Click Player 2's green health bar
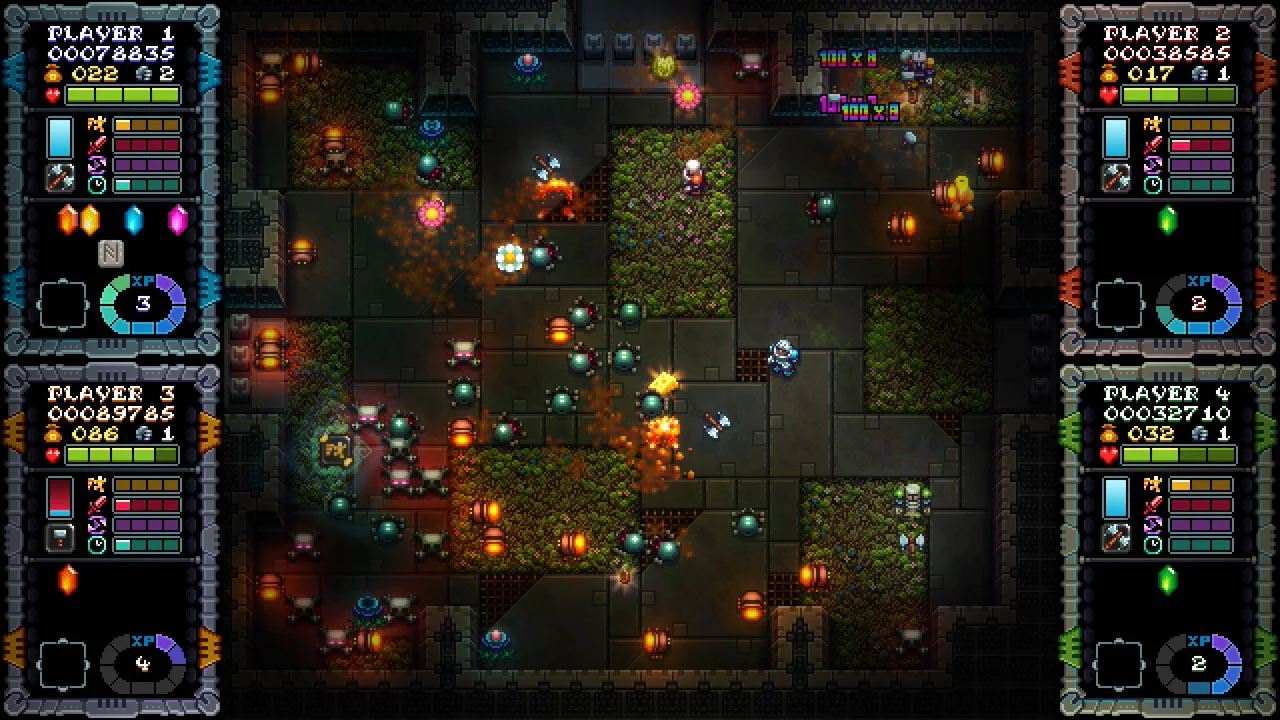 point(1178,92)
